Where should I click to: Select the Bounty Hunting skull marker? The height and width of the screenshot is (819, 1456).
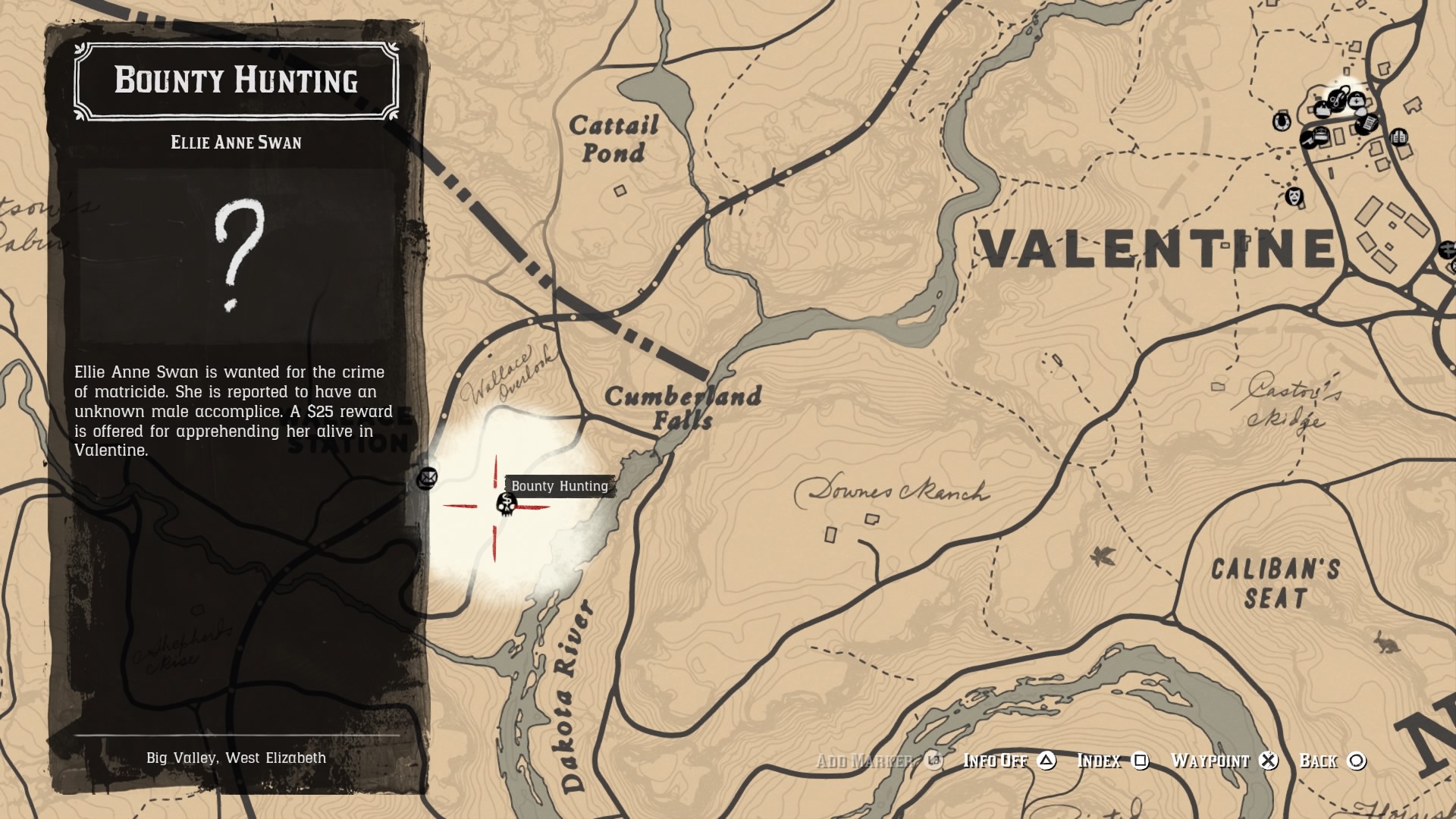pyautogui.click(x=506, y=504)
